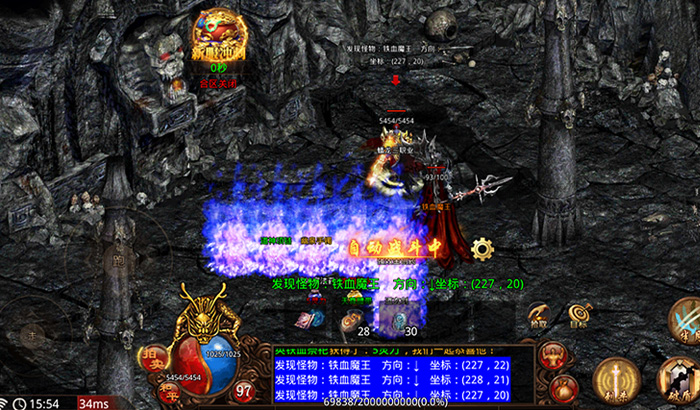This screenshot has height=410, width=700.
Task: Select the 目标 target button
Action: [x=579, y=317]
